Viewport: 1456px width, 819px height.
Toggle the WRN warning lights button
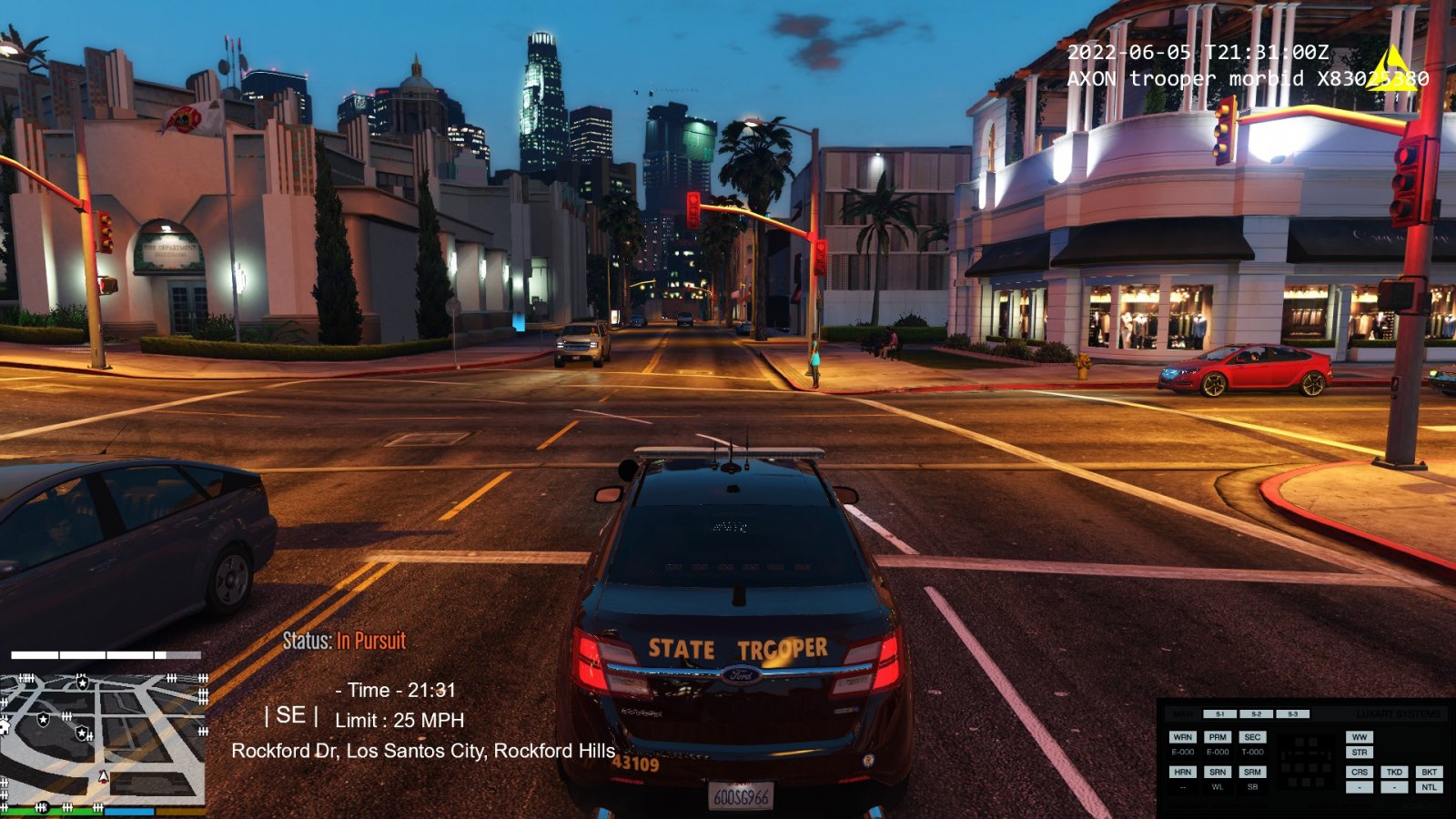[x=1182, y=737]
